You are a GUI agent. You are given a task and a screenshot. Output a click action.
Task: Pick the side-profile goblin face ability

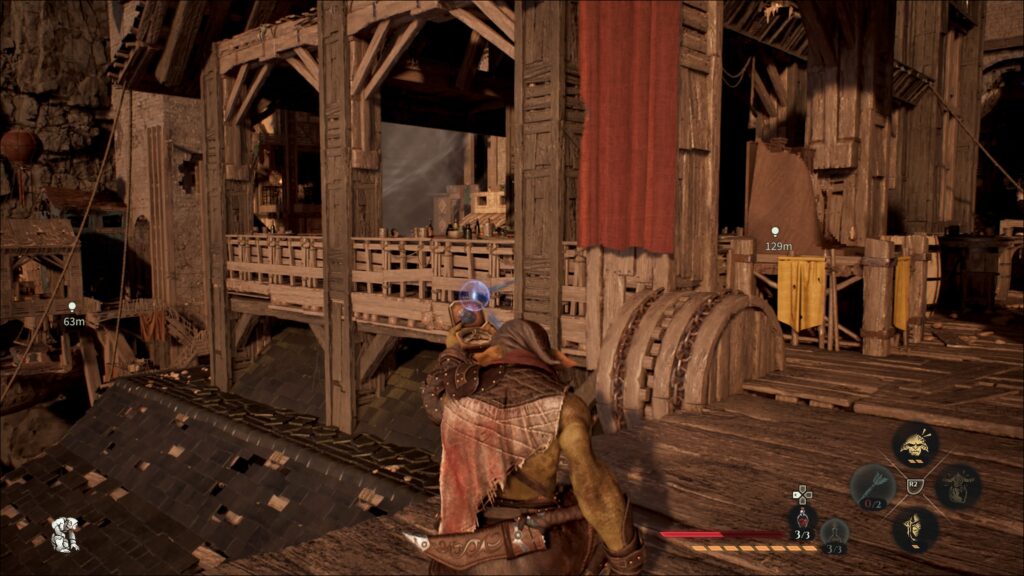point(914,528)
